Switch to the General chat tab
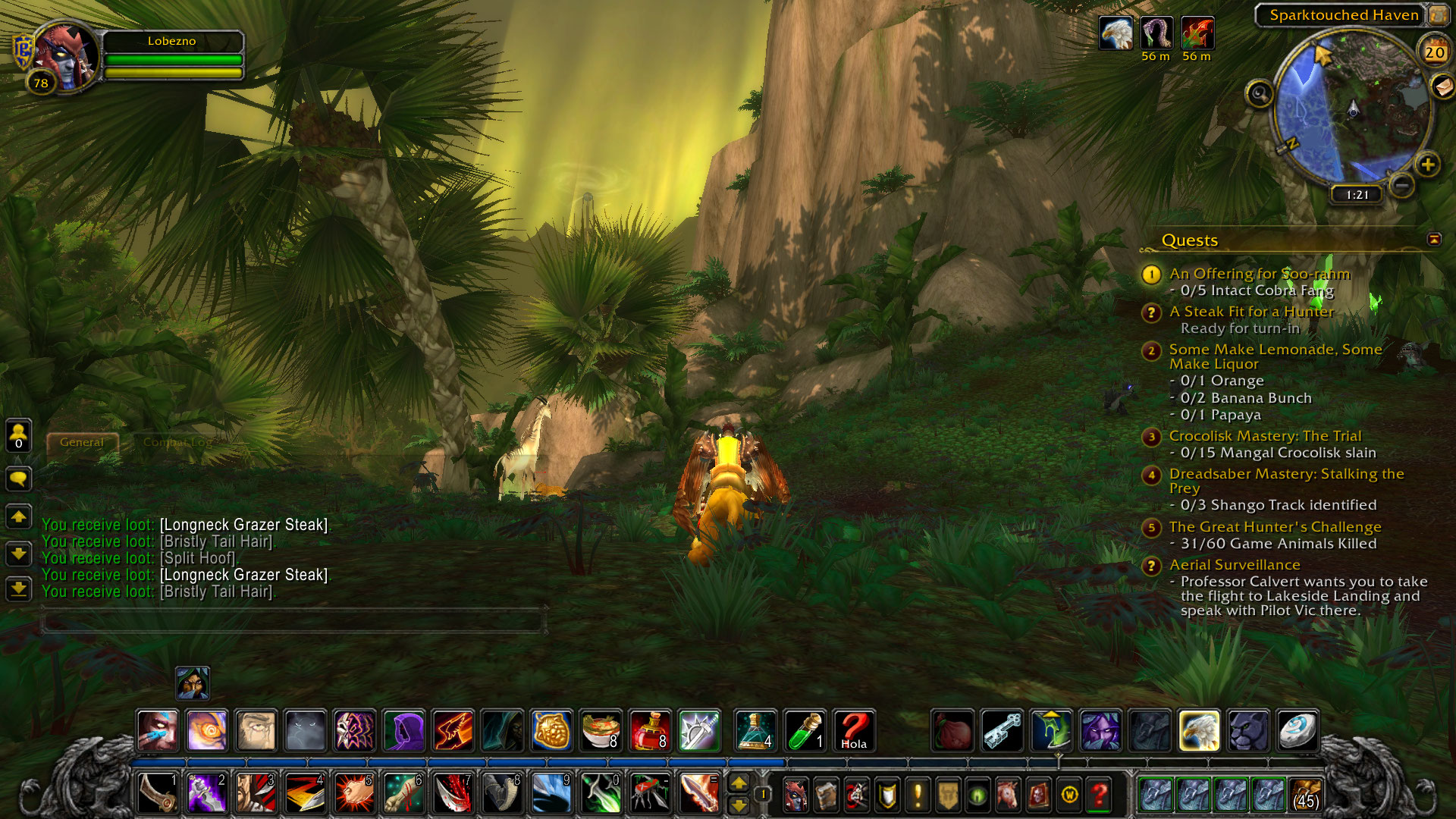The width and height of the screenshot is (1456, 819). coord(82,442)
